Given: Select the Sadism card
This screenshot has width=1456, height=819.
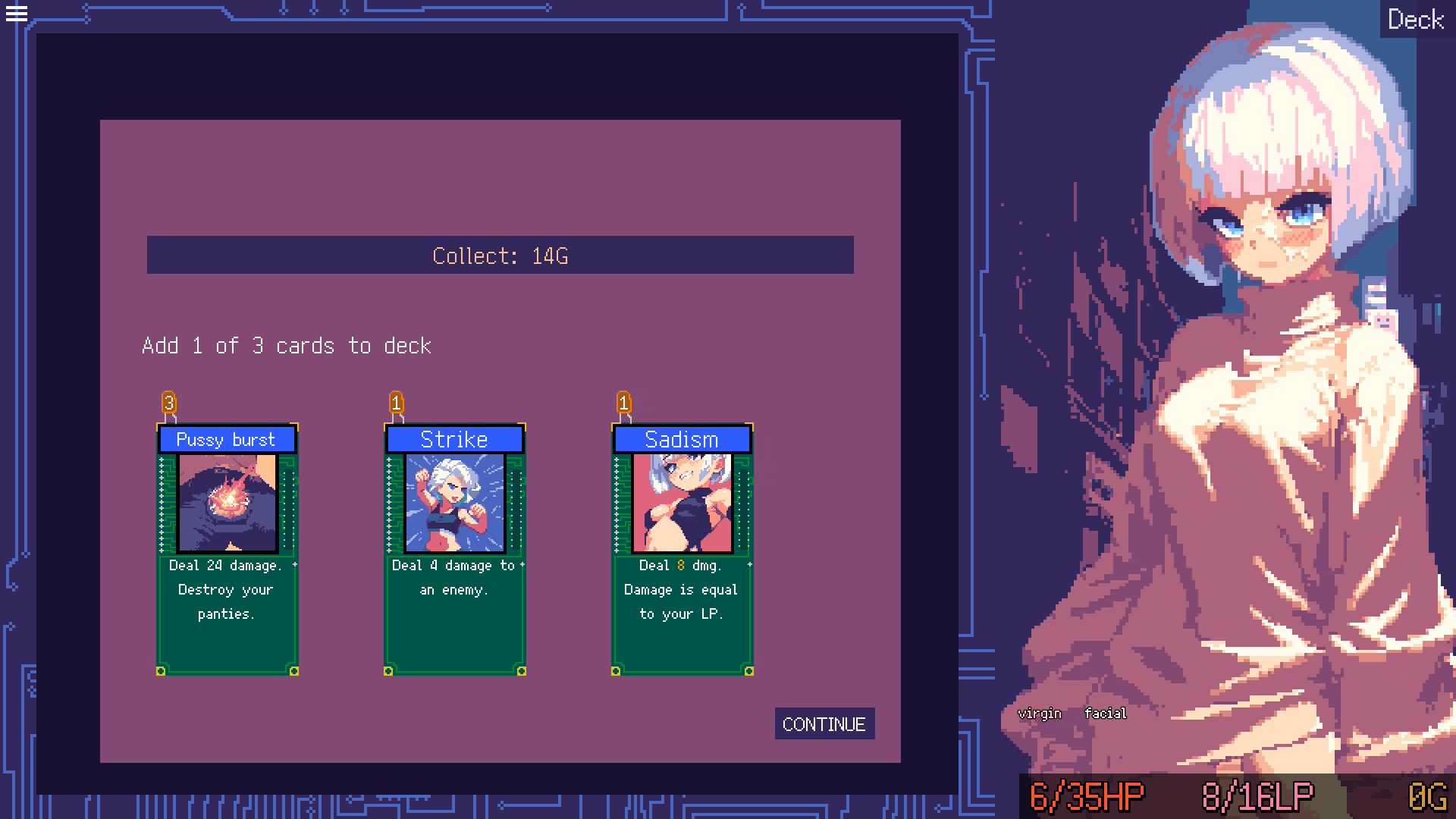Looking at the screenshot, I should [x=682, y=546].
